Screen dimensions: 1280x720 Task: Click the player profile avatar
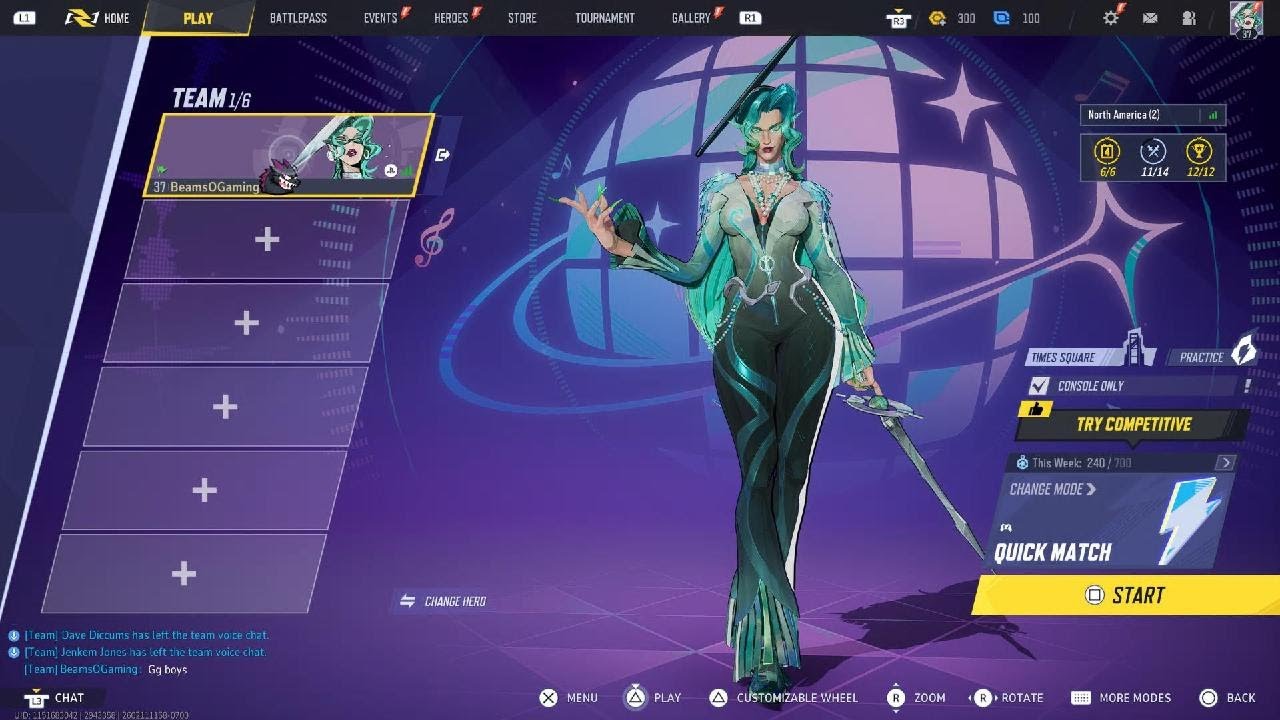[x=1246, y=19]
